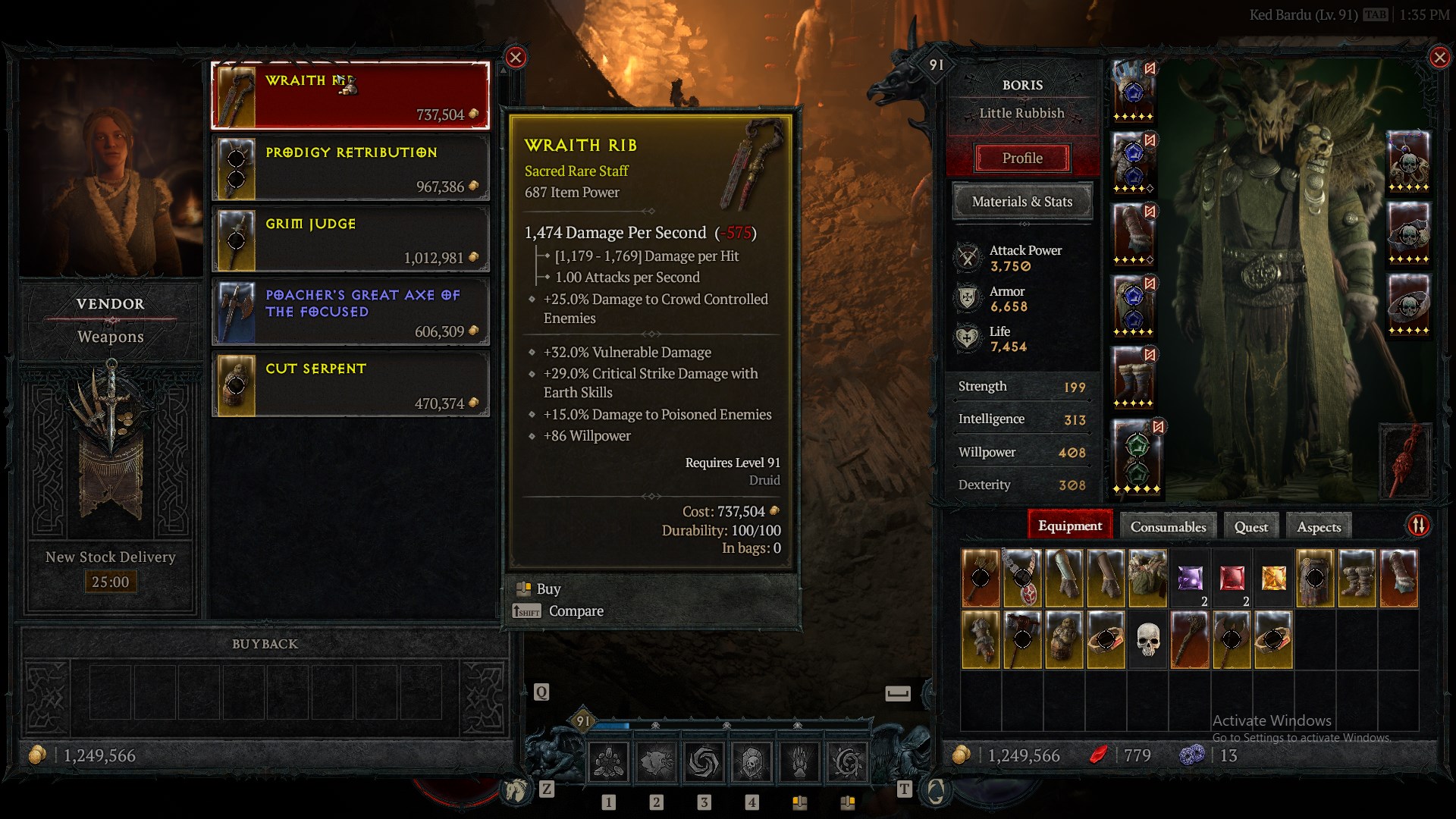Viewport: 1456px width, 819px height.
Task: Select the Wraith Rib staff listing
Action: point(350,96)
